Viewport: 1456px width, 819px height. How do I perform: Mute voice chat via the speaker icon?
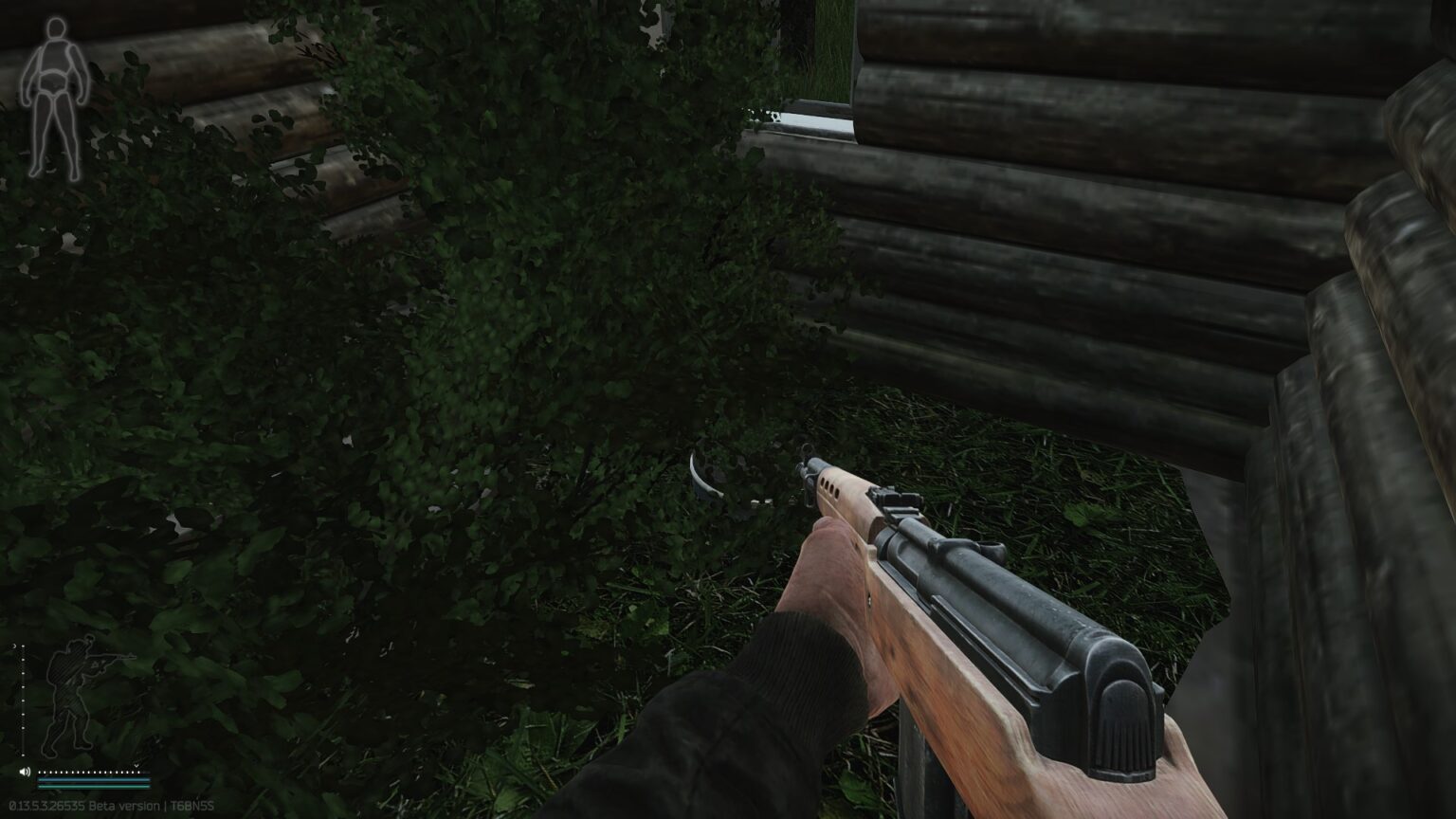coord(25,772)
